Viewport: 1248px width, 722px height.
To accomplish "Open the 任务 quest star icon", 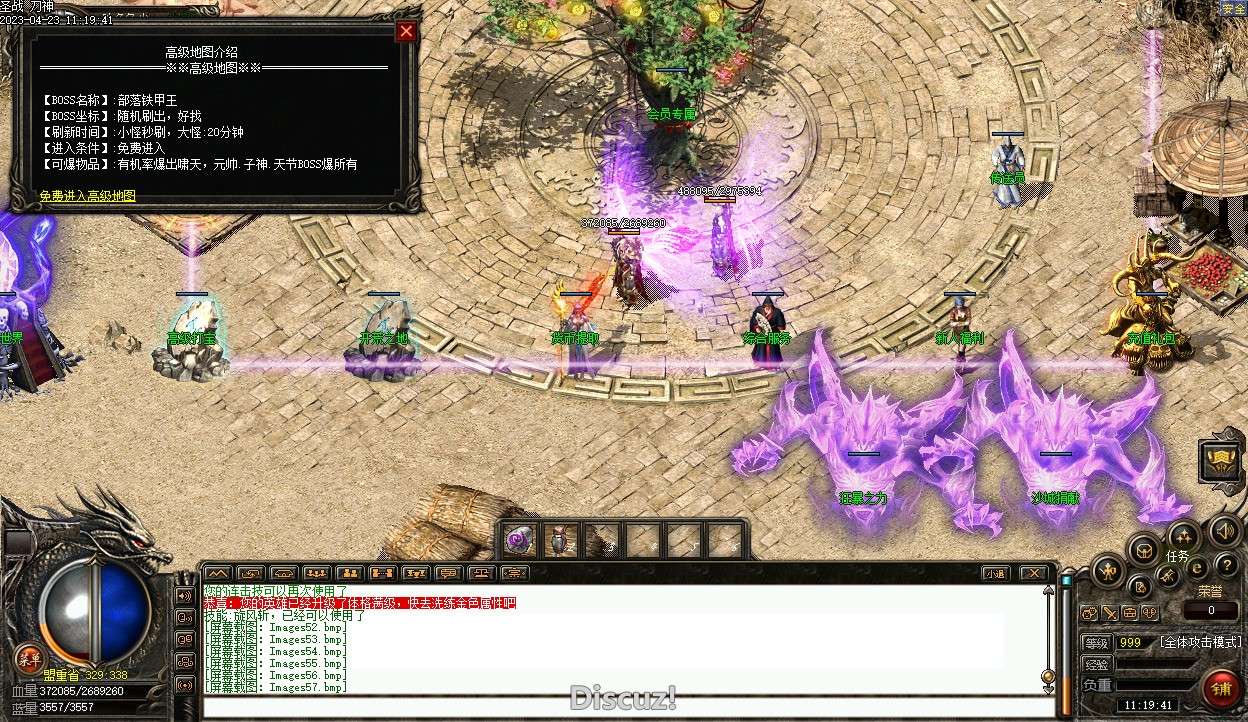I will coord(1183,537).
